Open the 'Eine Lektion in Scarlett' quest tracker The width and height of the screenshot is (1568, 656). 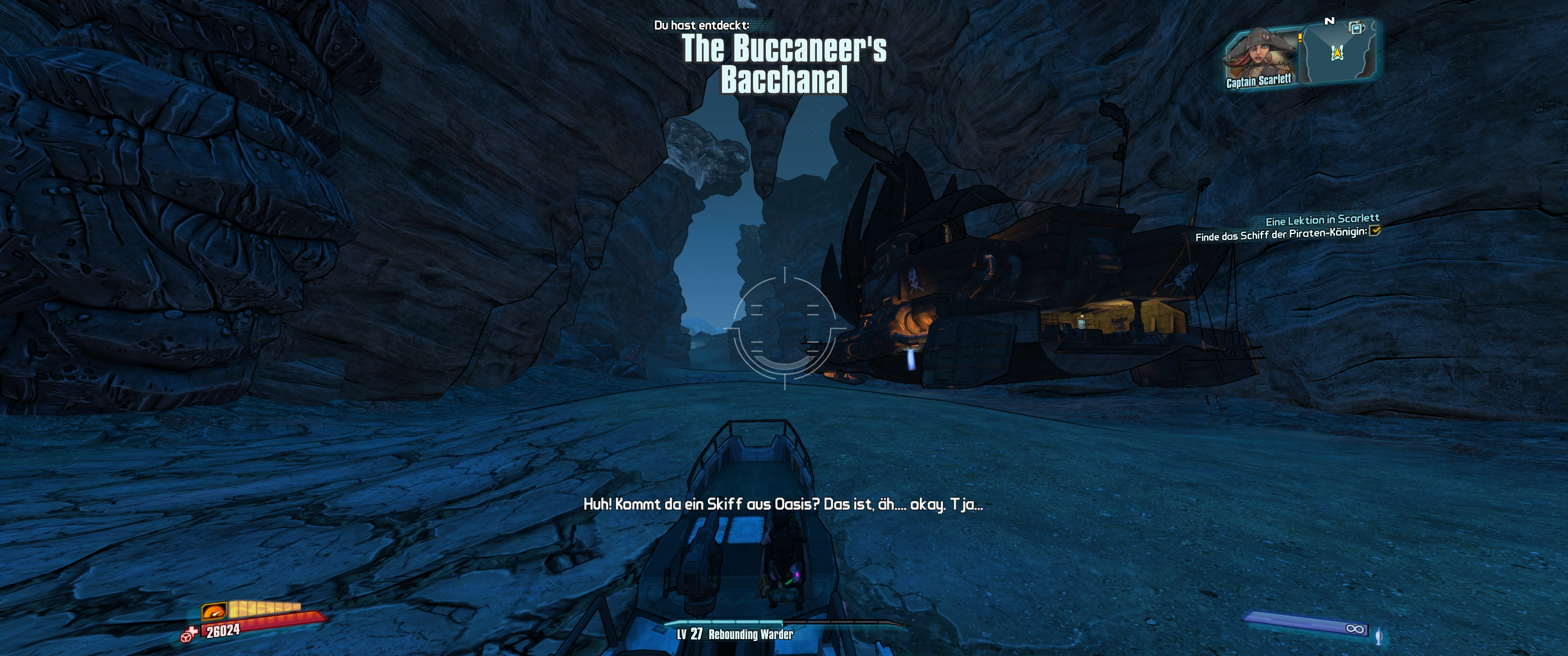(1322, 219)
